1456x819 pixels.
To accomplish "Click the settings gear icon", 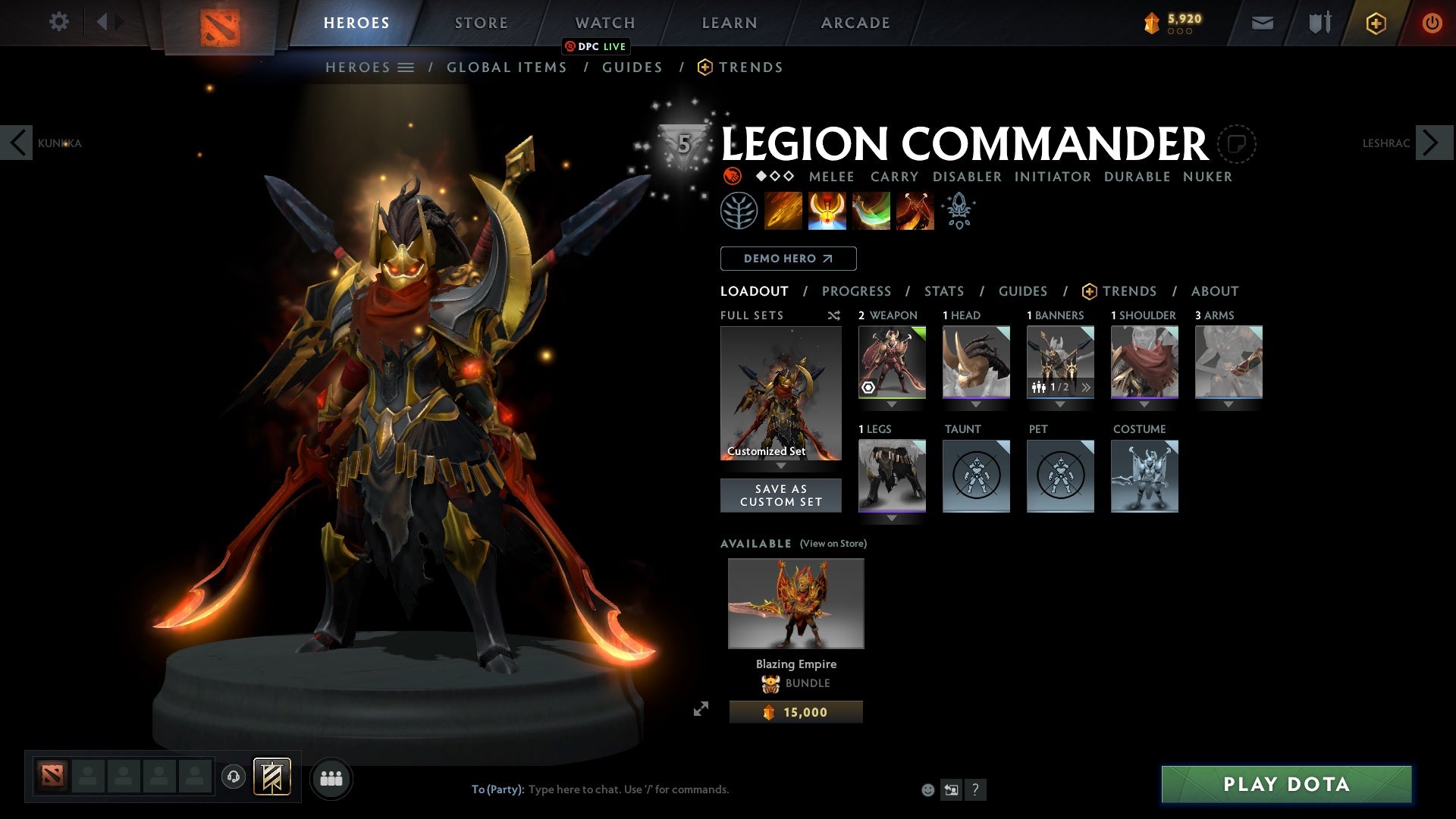I will 59,22.
